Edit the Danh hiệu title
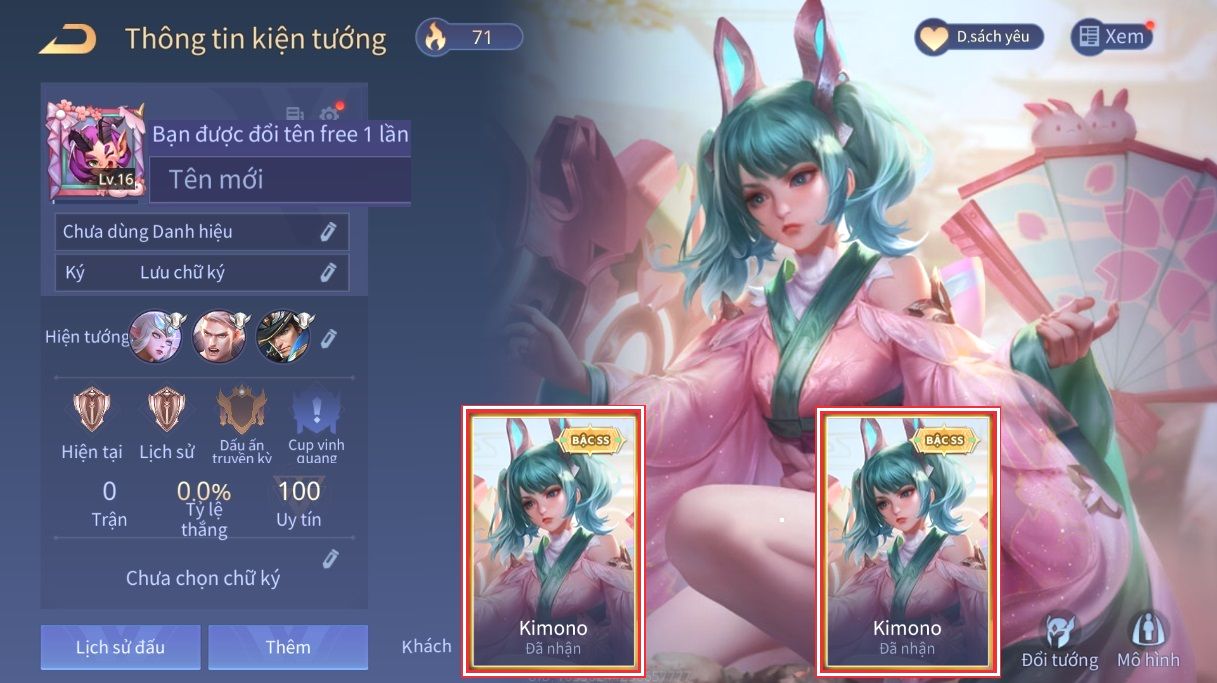1217x683 pixels. [328, 232]
